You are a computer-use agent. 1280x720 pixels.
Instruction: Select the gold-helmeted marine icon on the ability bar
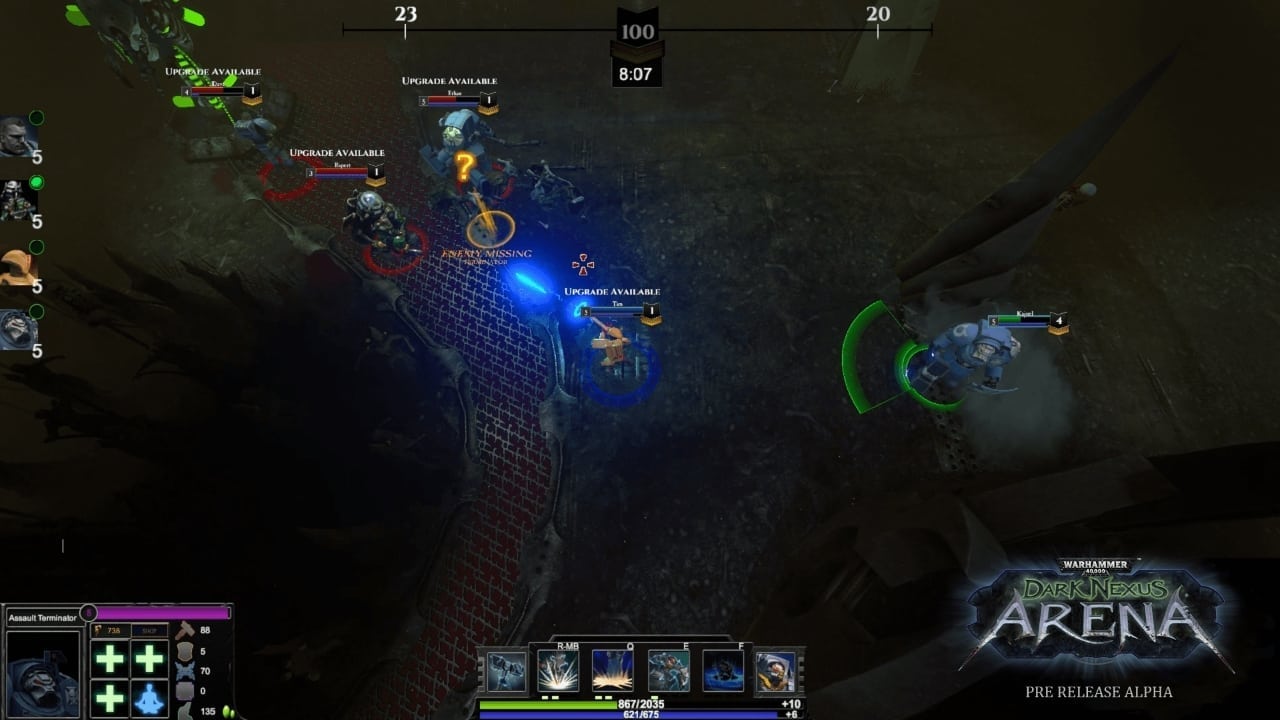click(776, 670)
